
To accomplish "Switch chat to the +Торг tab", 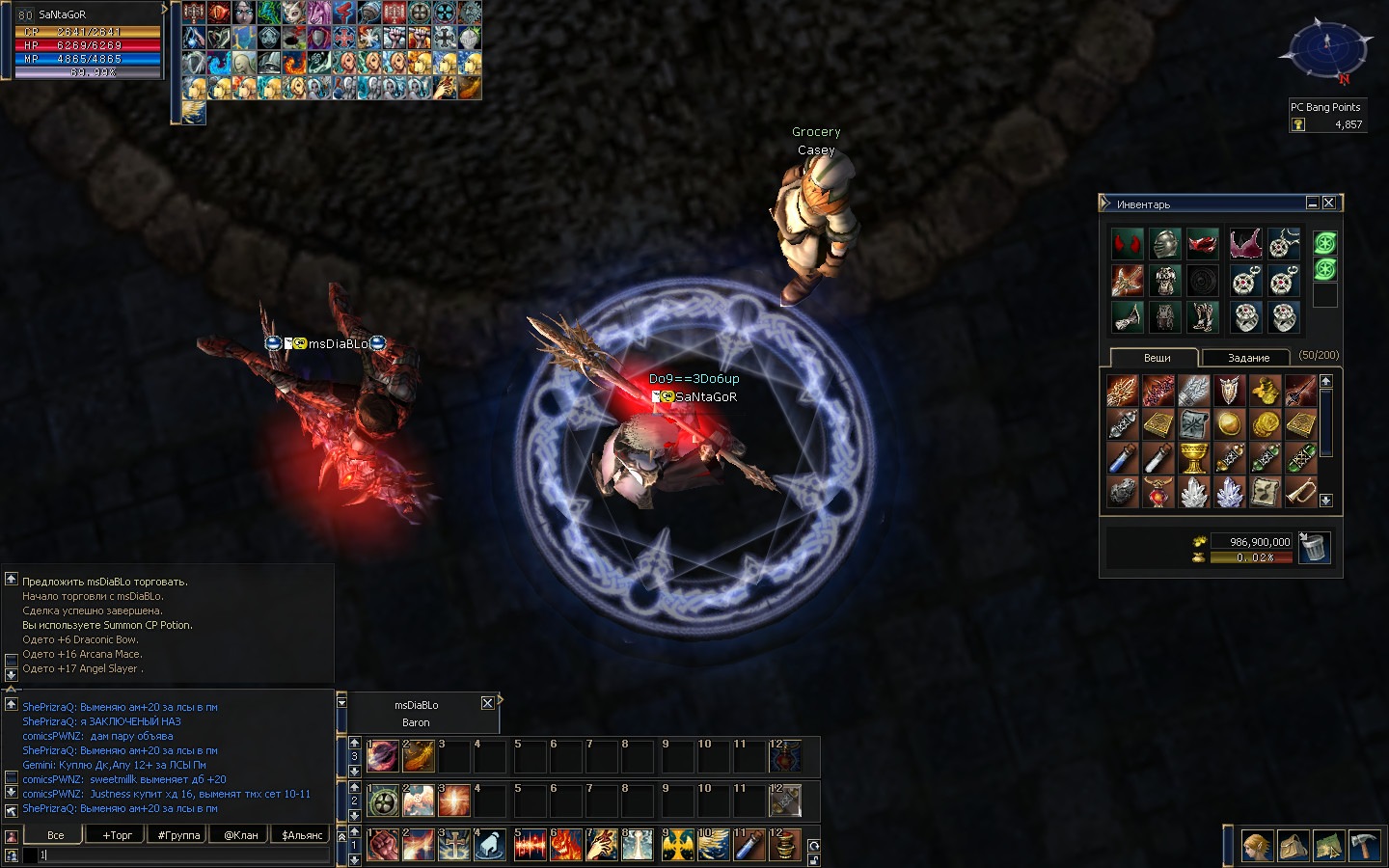I will [x=118, y=835].
